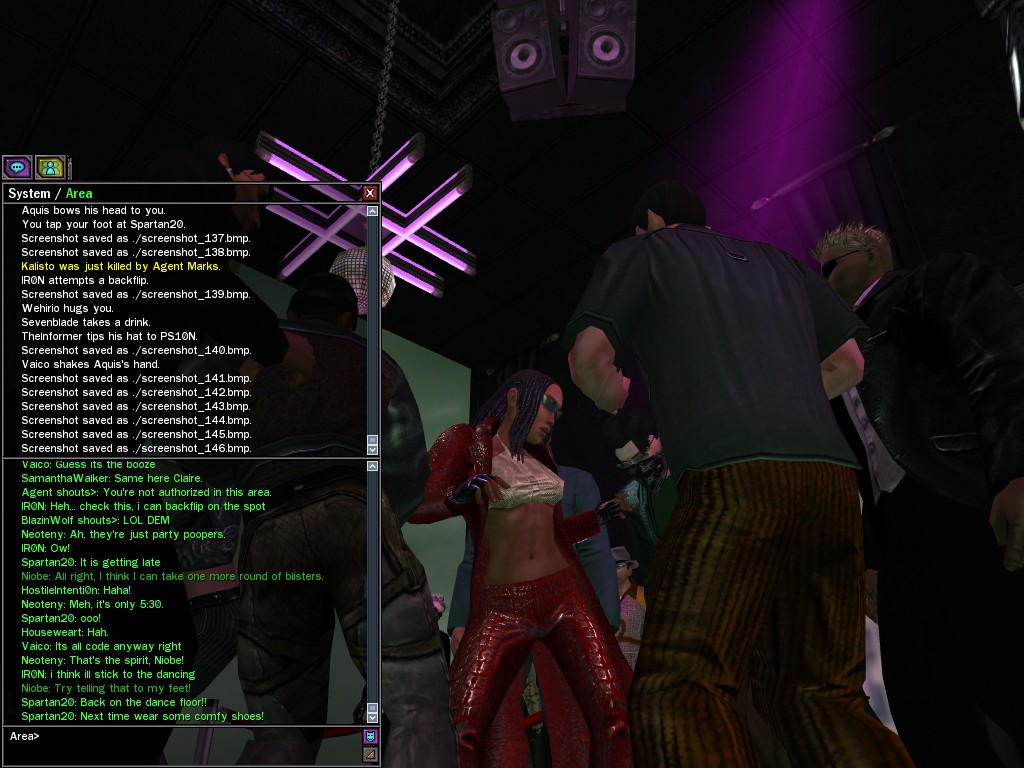Select the System tab label

point(28,193)
